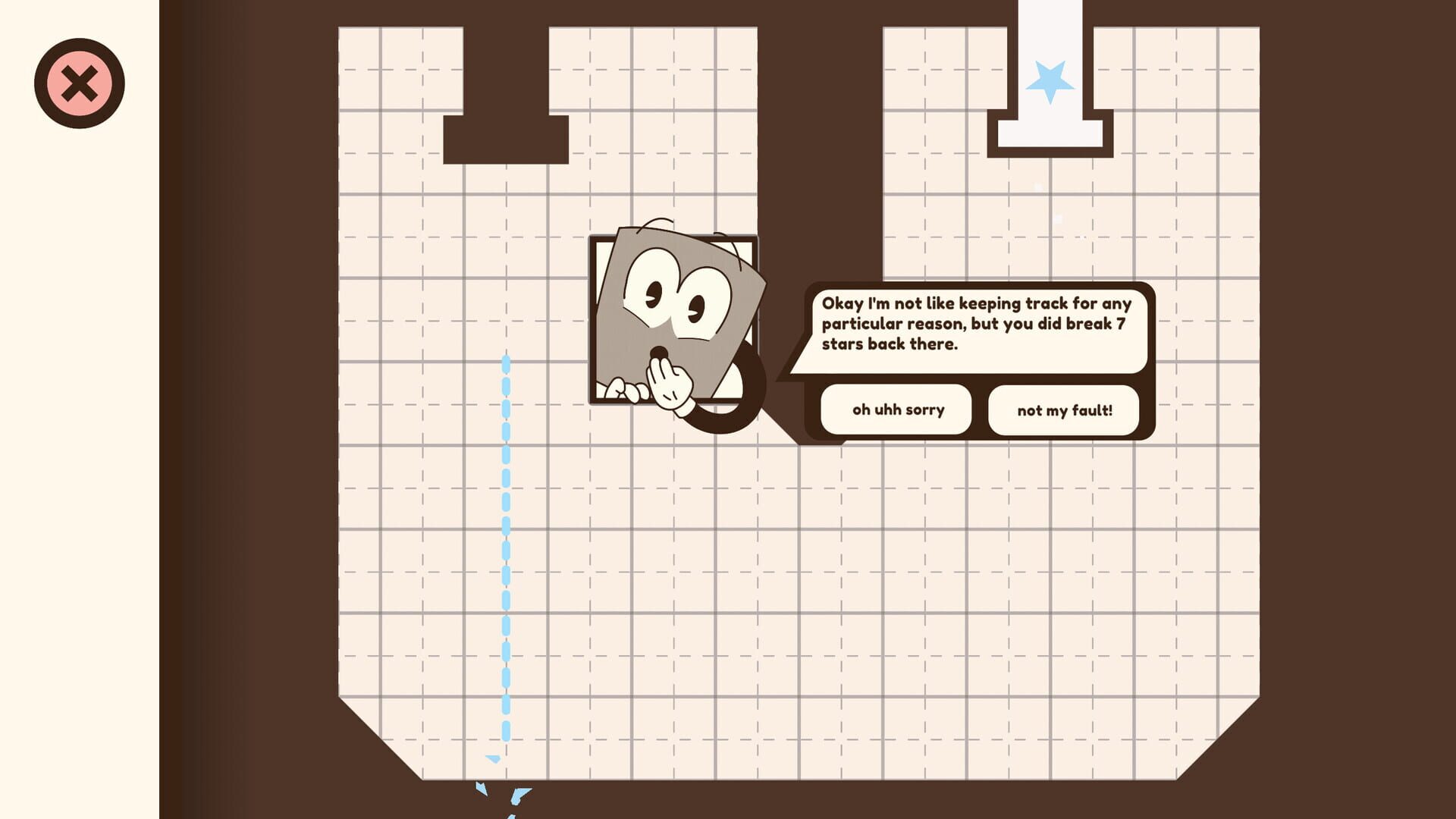Choose the "not my fault!" reply
The image size is (1456, 819).
click(1063, 409)
